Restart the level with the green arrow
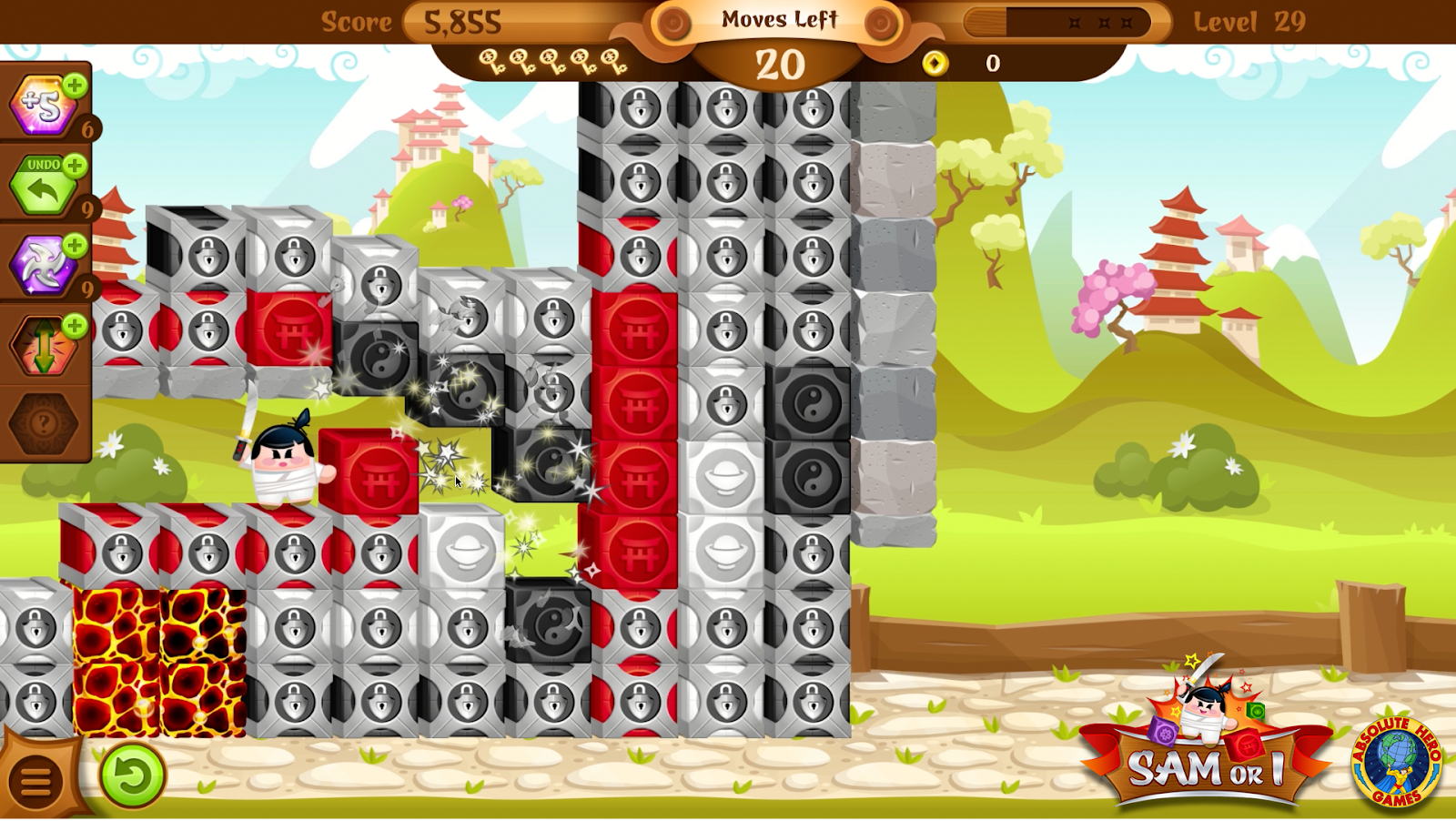1456x821 pixels. (x=133, y=776)
